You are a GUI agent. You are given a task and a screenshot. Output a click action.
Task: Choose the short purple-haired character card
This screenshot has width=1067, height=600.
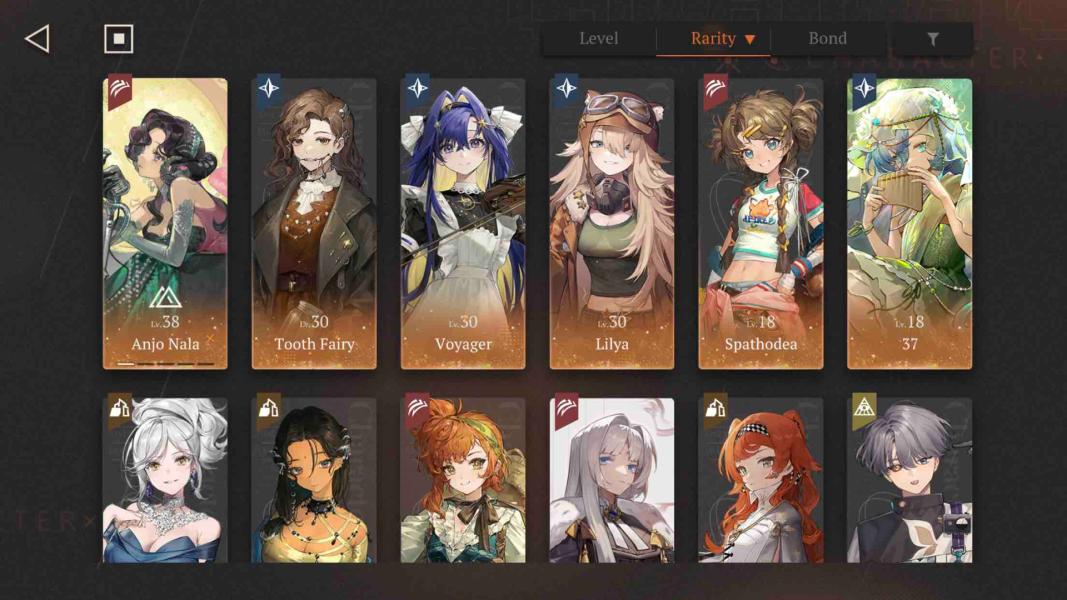(x=910, y=480)
